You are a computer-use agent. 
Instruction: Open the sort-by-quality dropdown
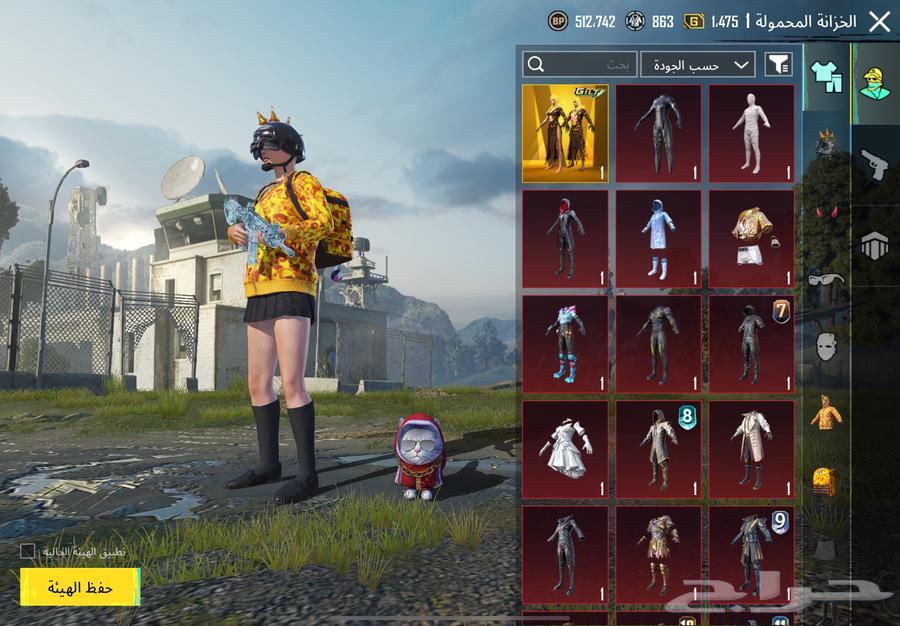tap(698, 64)
